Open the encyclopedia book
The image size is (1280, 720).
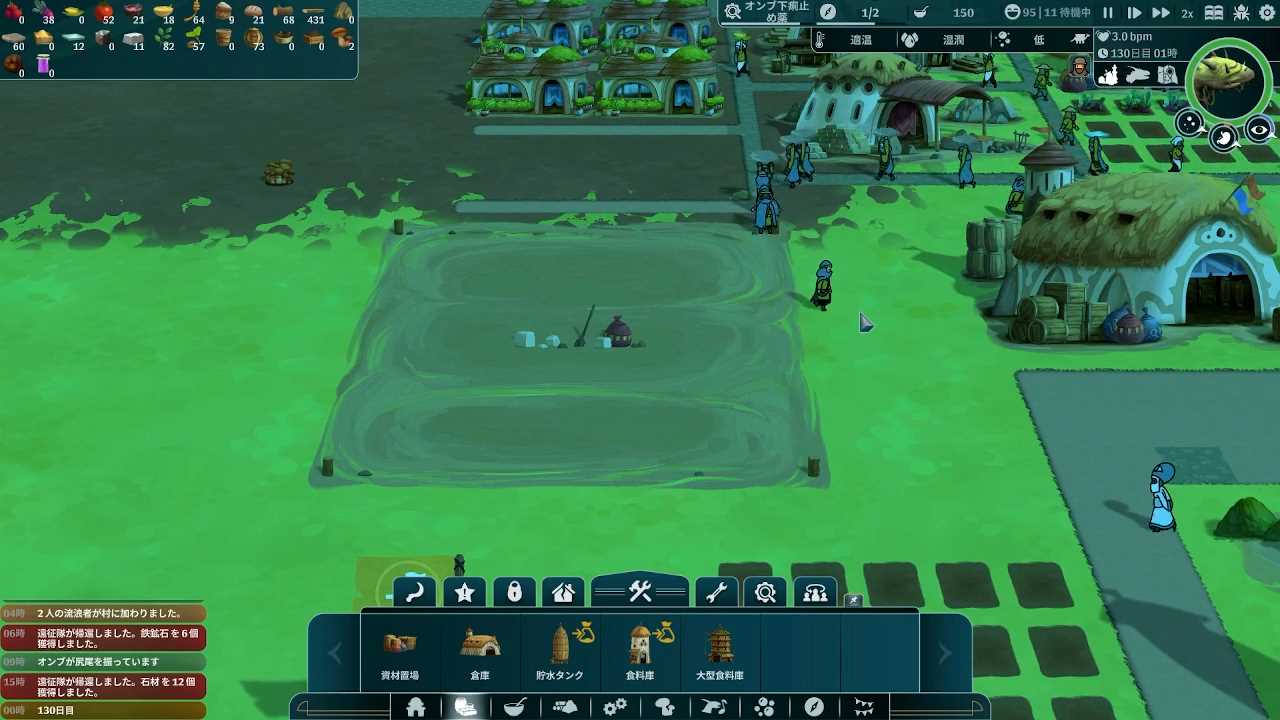coord(1214,13)
